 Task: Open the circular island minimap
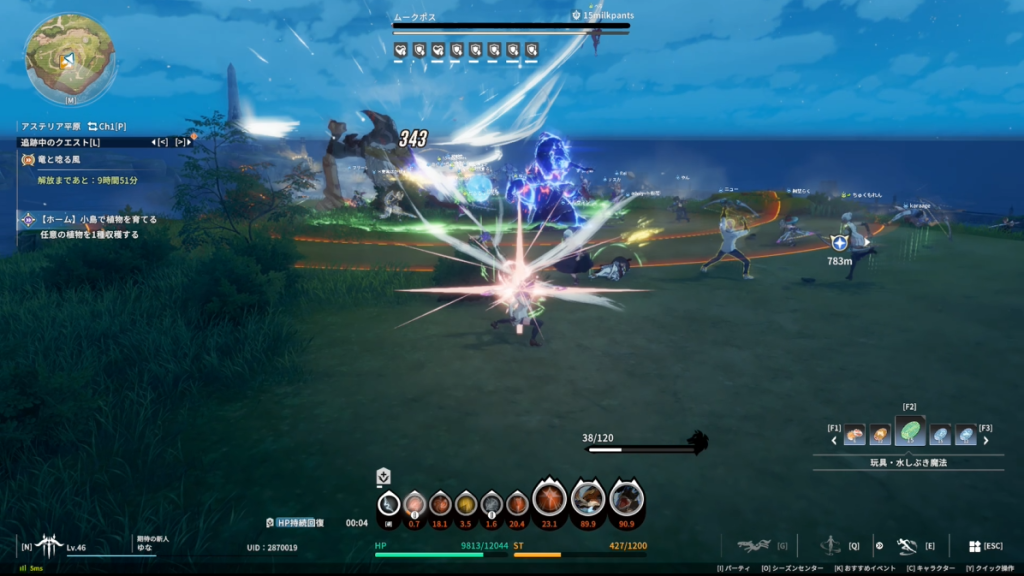tap(69, 58)
